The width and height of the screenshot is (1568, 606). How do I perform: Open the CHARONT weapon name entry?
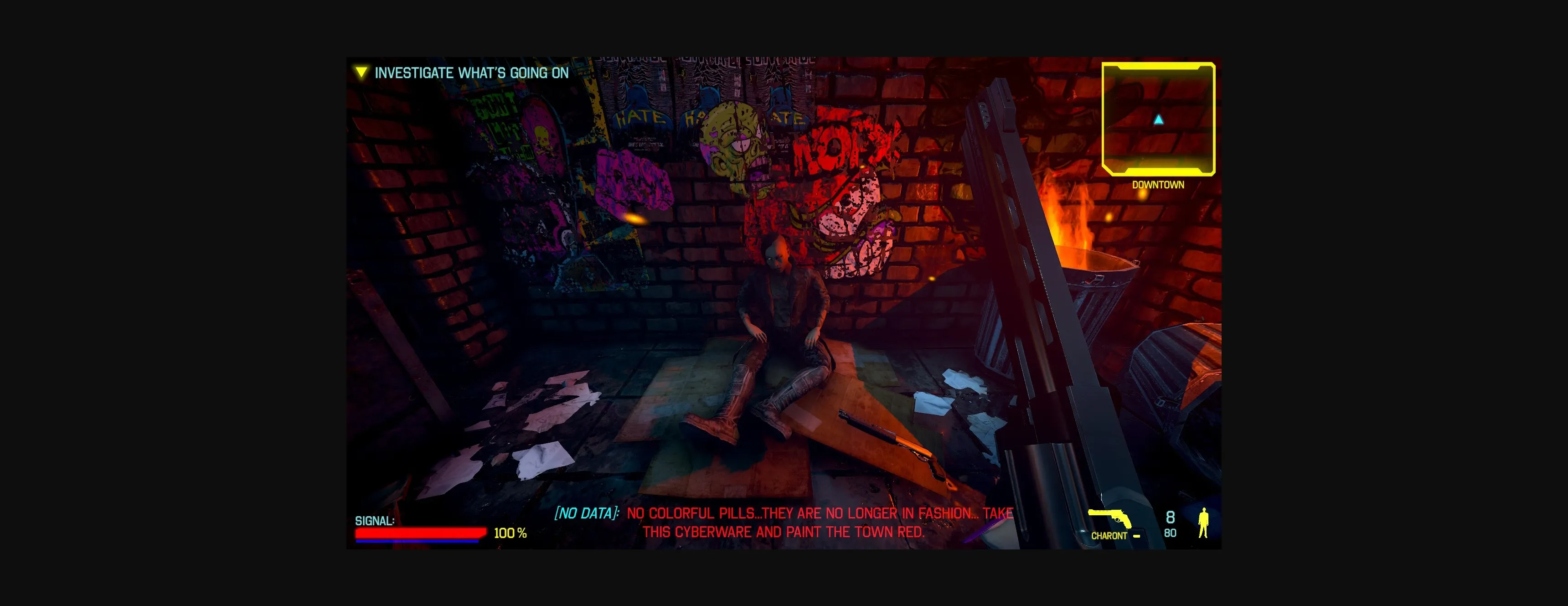pyautogui.click(x=1109, y=535)
